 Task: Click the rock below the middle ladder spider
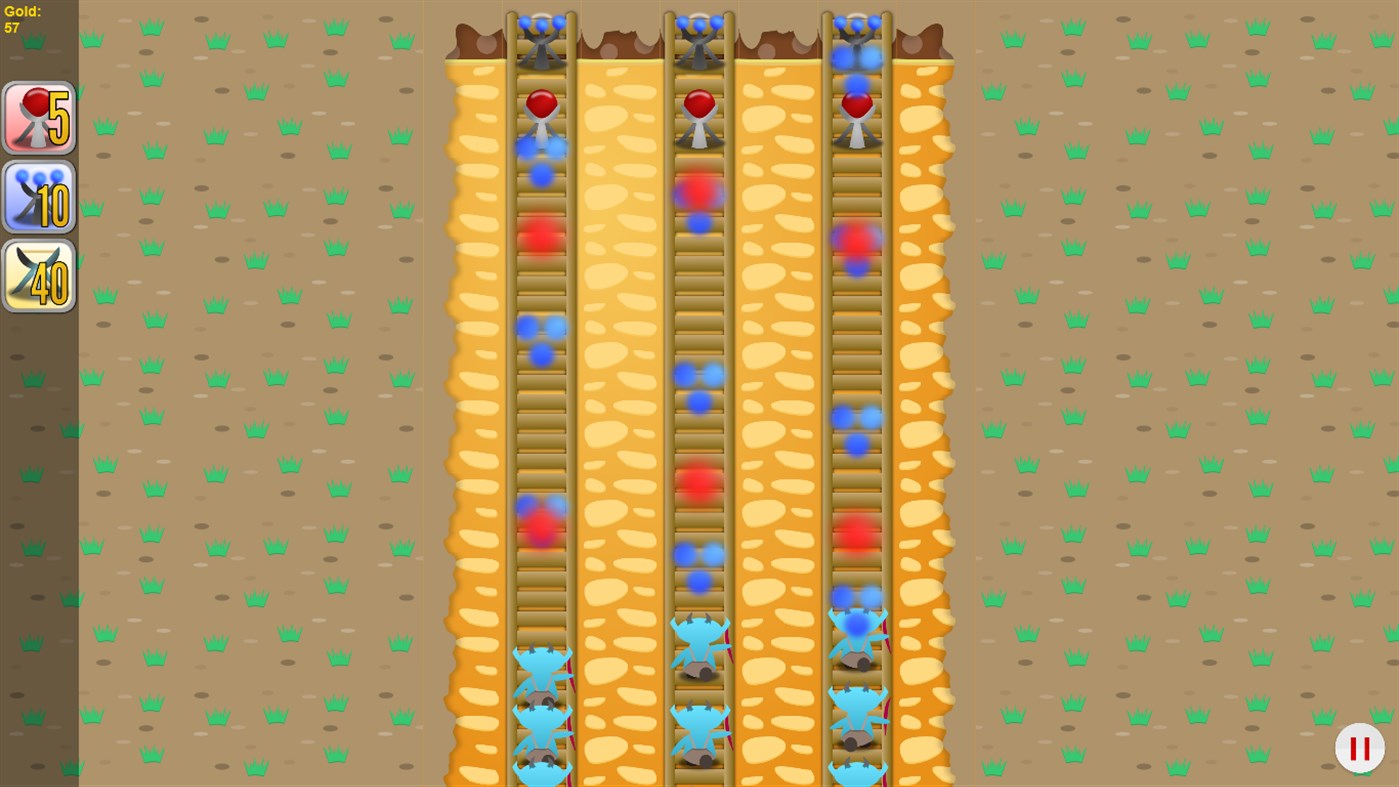click(700, 672)
